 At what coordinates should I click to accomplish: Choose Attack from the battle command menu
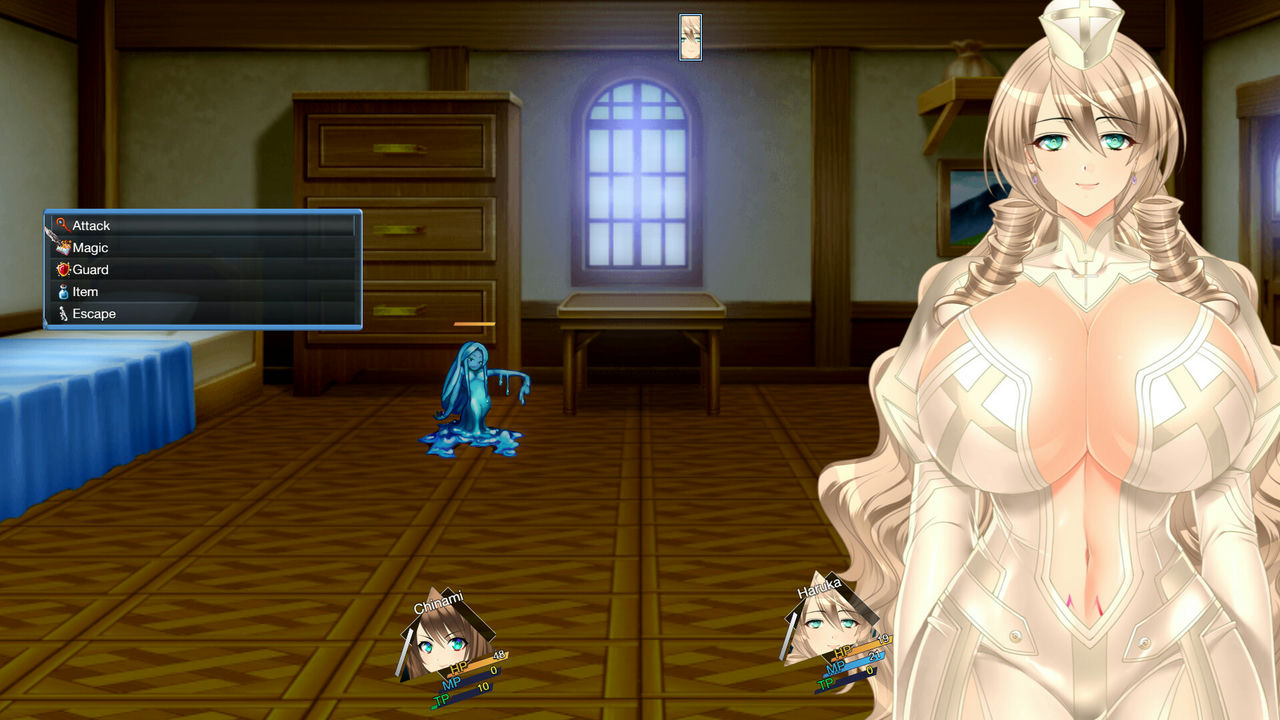pyautogui.click(x=92, y=225)
